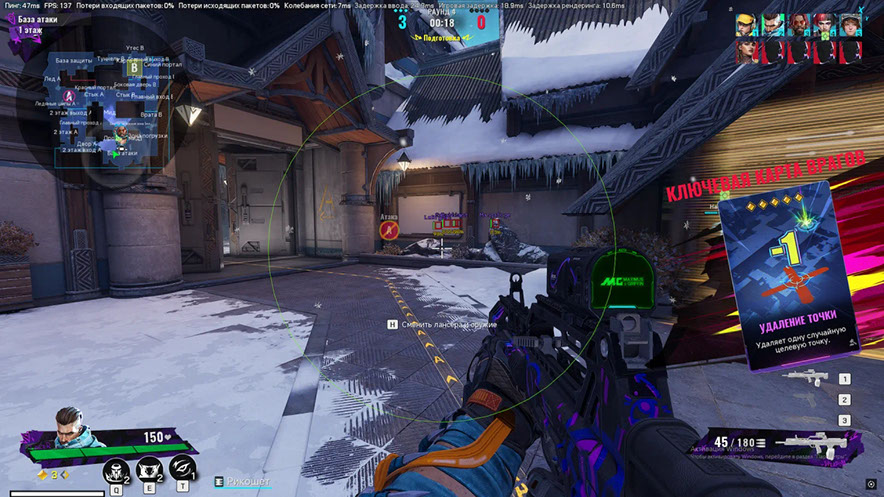Screen dimensions: 884x497
Task: Trigger the T ultimate eye ability
Action: point(181,468)
